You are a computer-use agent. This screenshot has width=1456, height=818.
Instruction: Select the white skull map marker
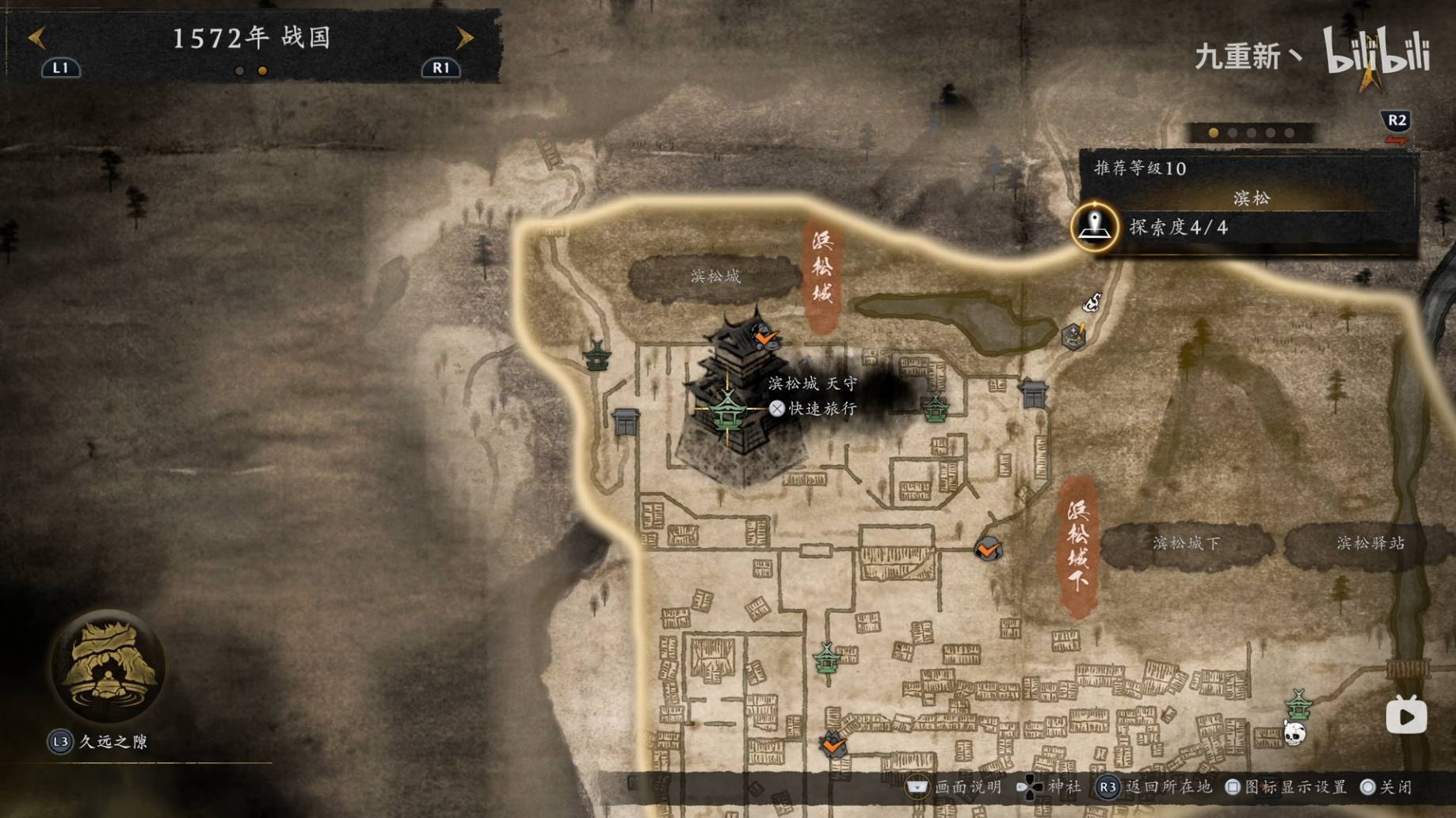1294,734
